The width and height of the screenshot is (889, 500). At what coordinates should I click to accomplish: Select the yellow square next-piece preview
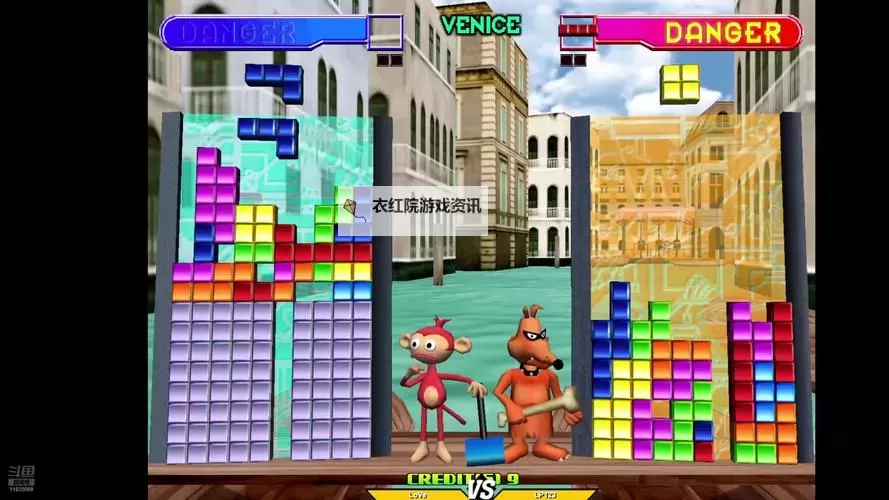click(x=679, y=83)
